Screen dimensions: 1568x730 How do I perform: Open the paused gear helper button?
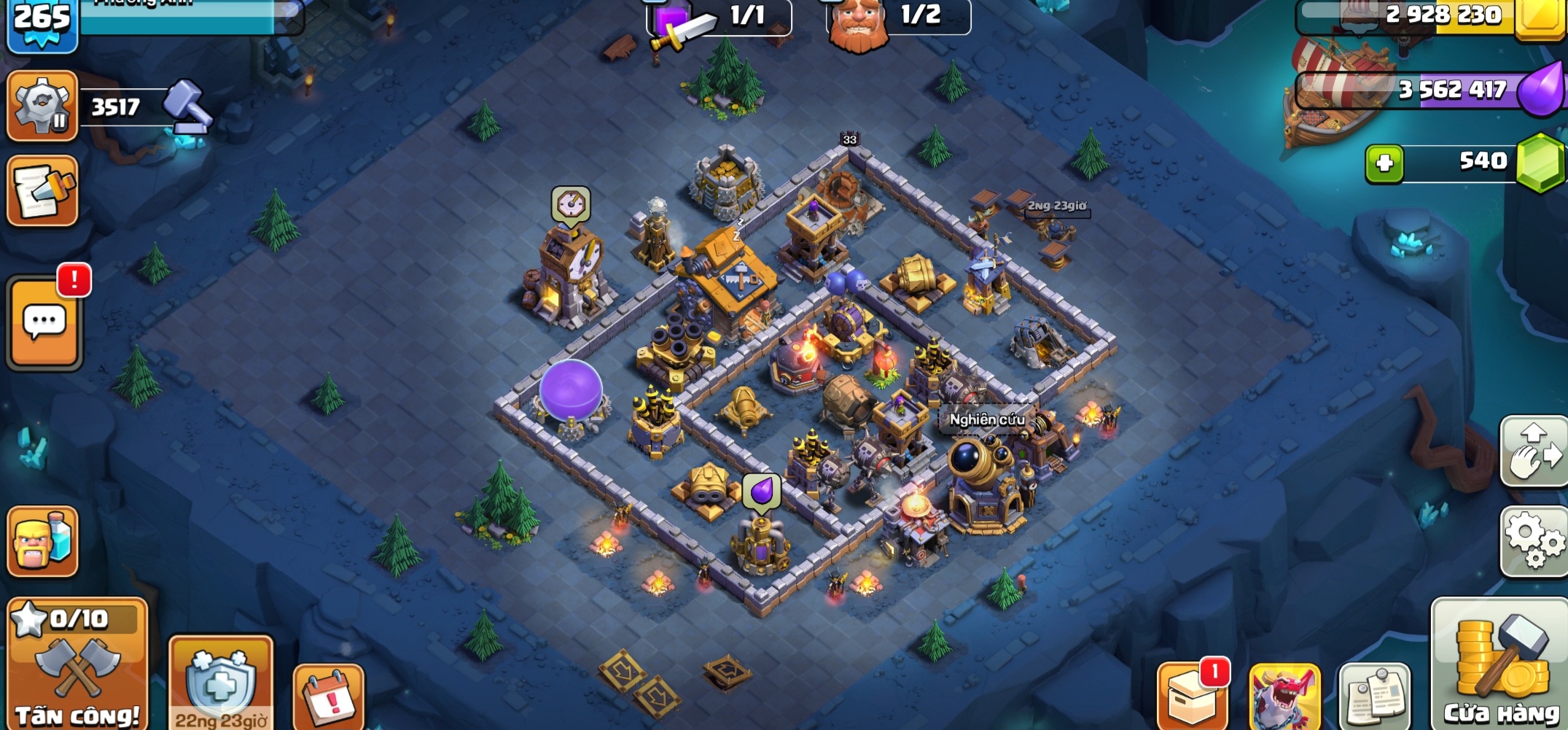[42, 106]
